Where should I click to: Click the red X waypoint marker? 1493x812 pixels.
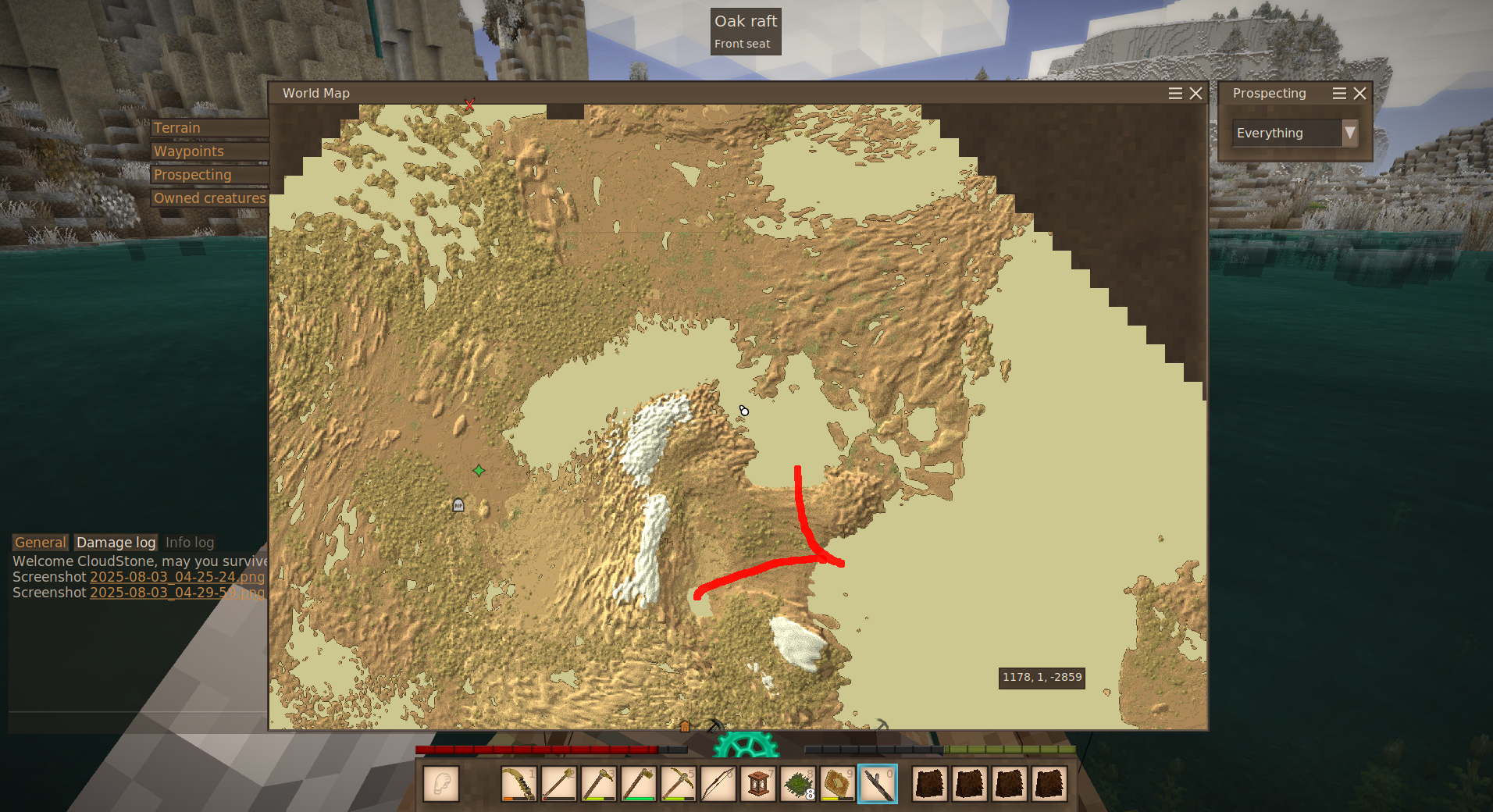tap(469, 104)
